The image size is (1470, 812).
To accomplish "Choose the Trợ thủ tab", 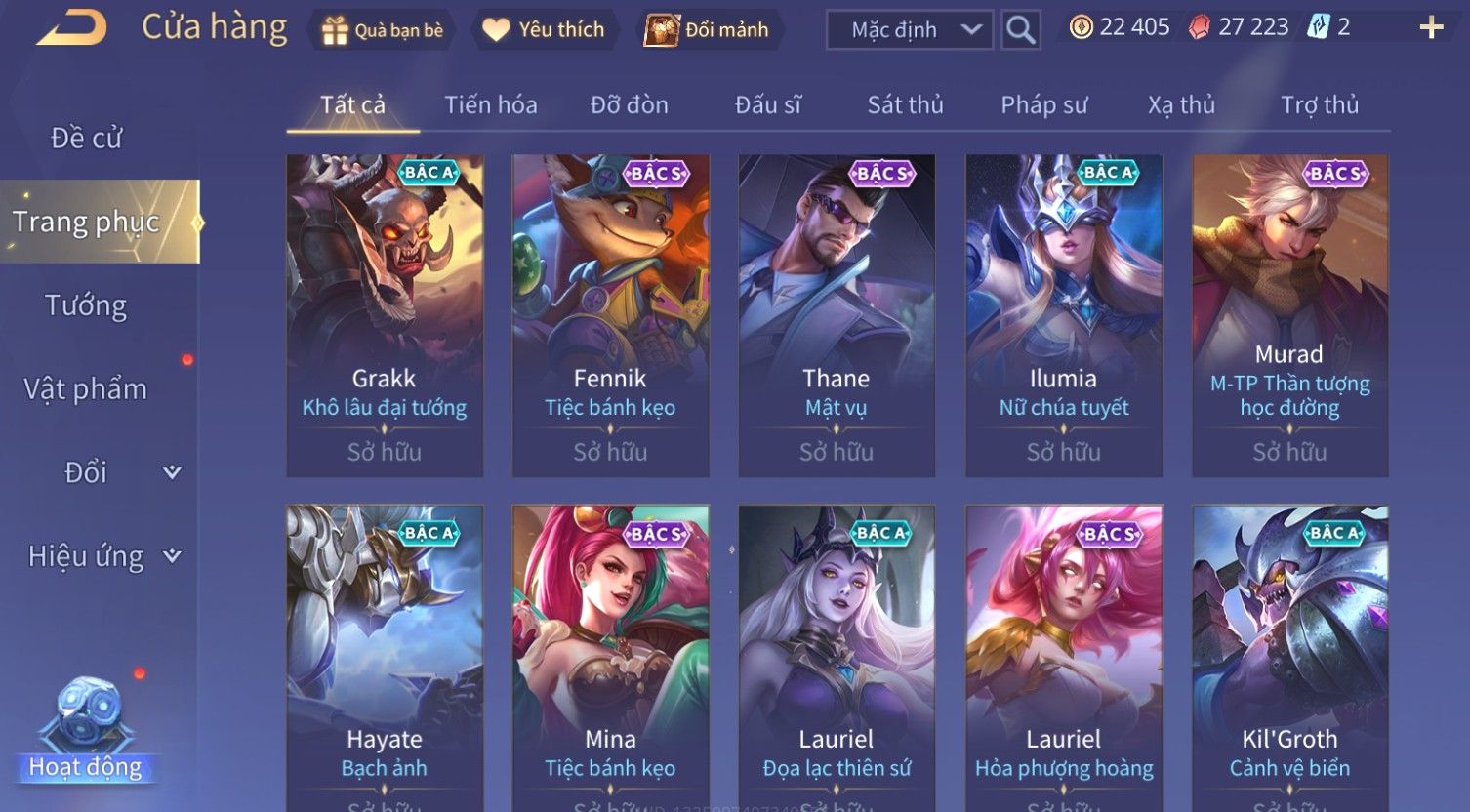I will [1319, 105].
